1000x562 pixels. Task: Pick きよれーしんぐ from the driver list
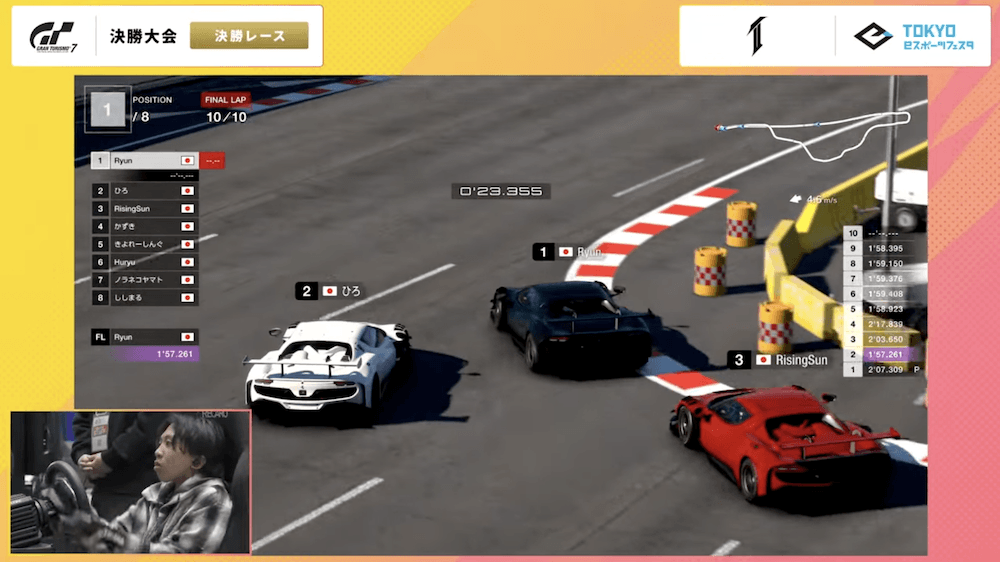145,244
